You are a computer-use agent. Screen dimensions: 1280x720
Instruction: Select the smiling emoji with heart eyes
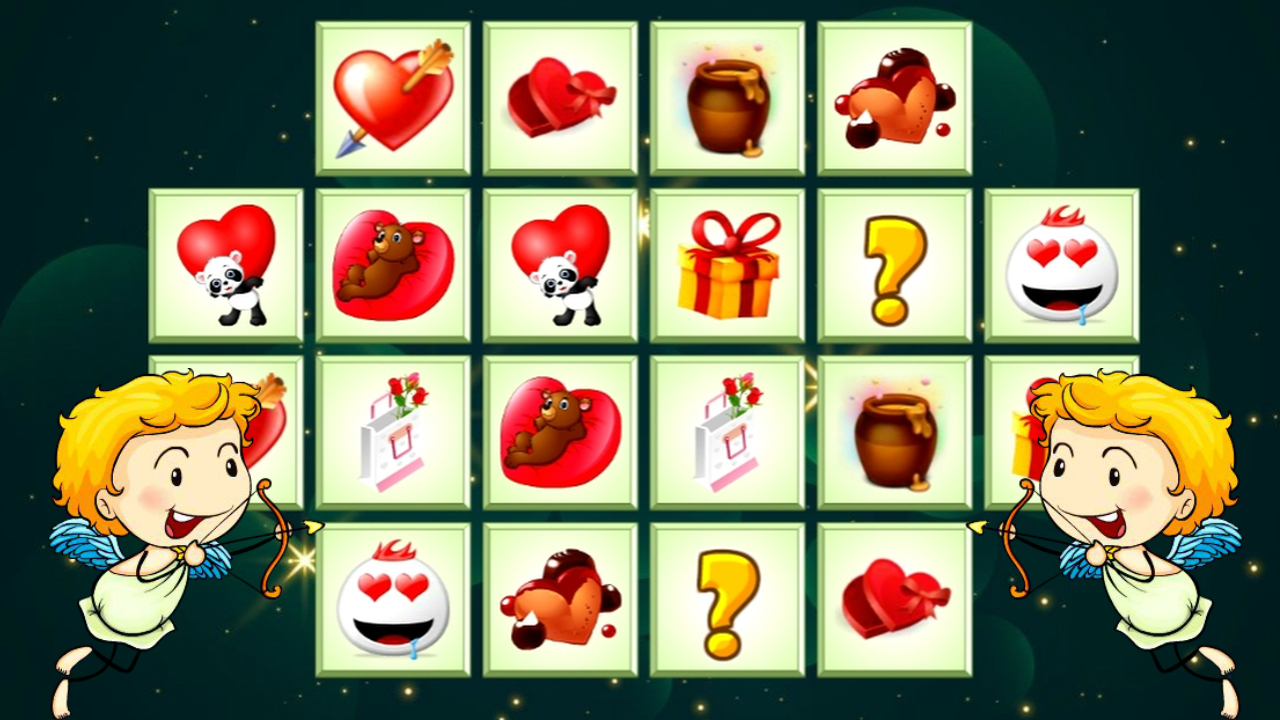[1060, 263]
